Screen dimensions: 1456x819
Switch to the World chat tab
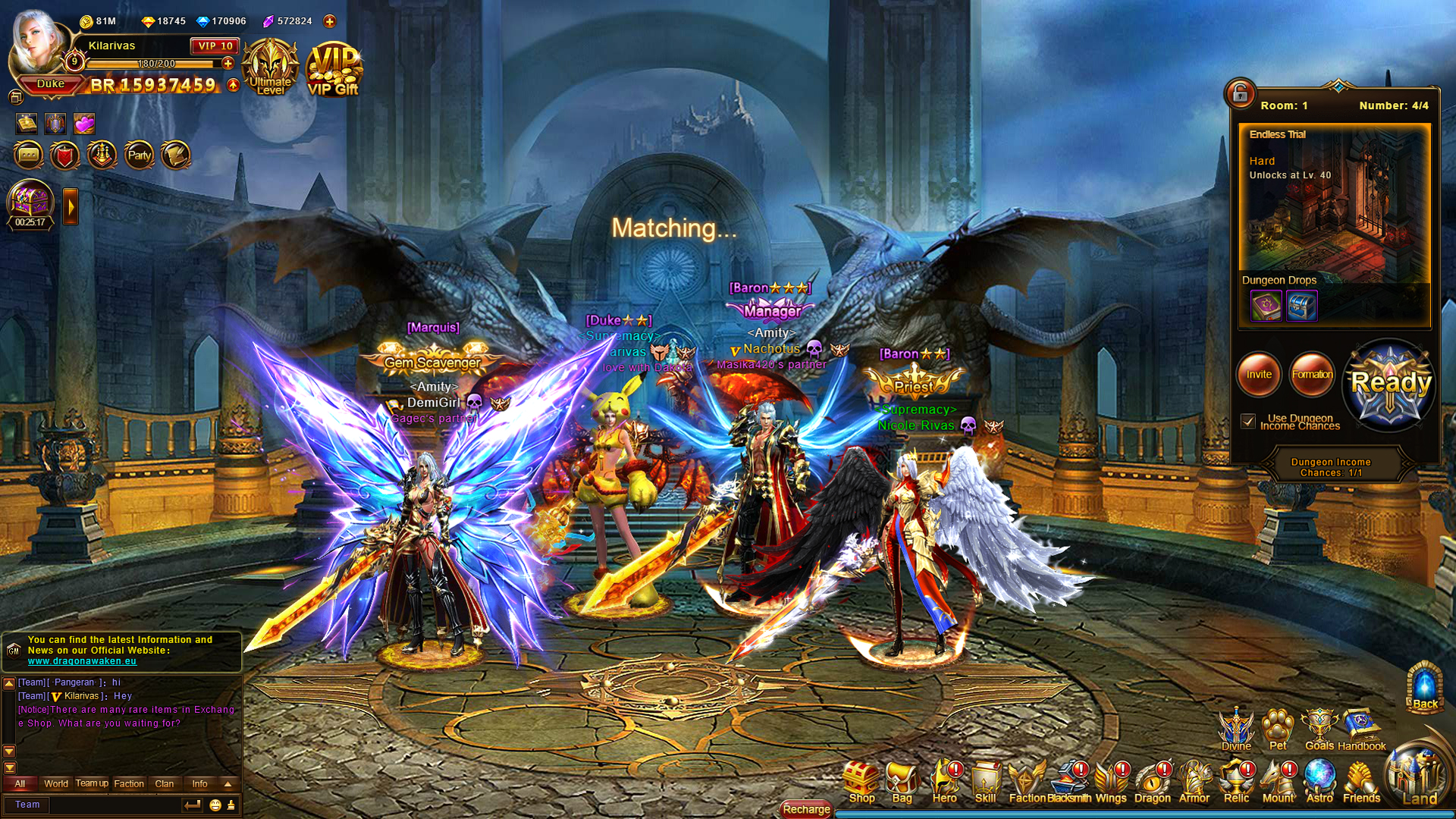click(x=55, y=783)
